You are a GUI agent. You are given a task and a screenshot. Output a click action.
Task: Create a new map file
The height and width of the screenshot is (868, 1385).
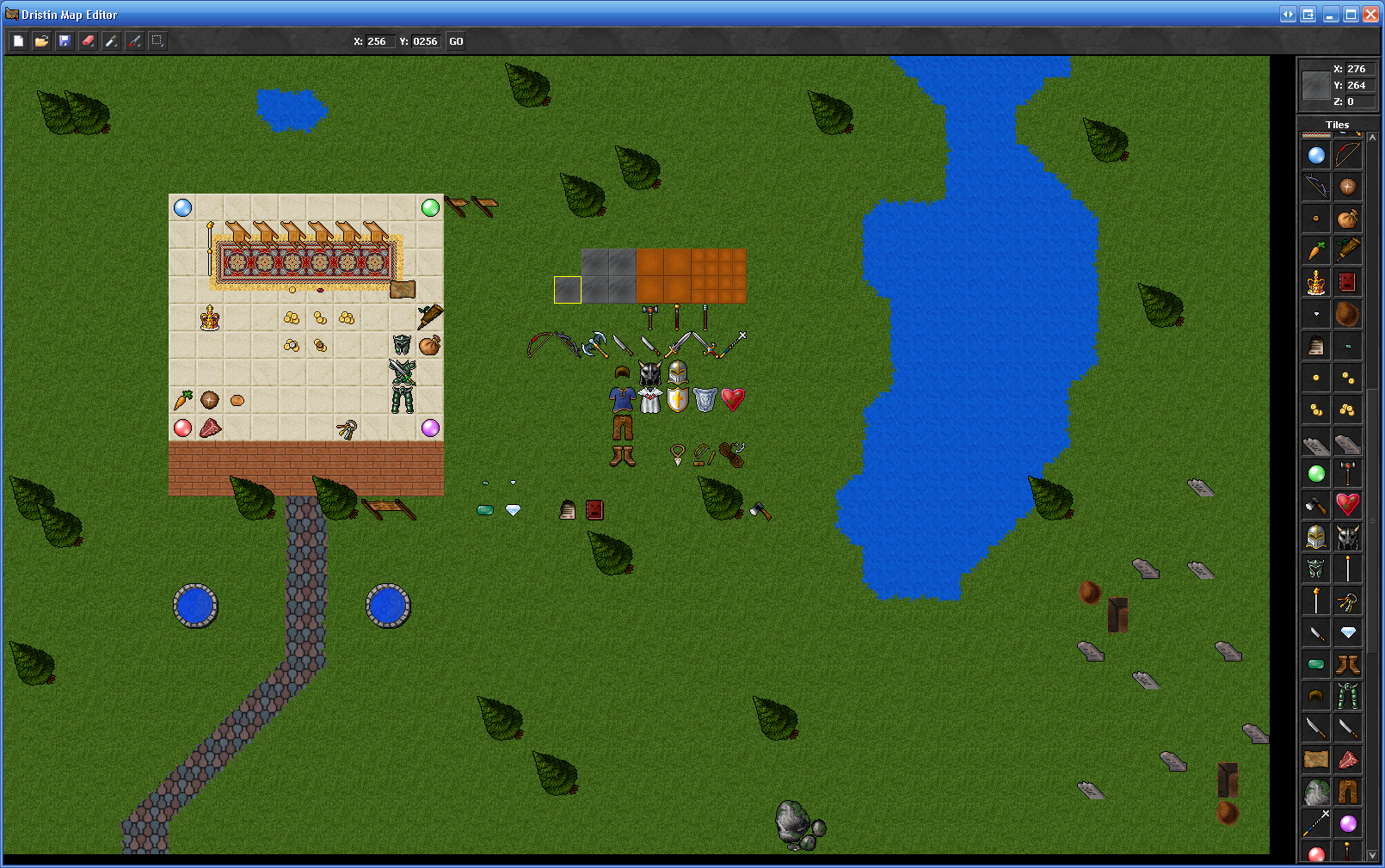(x=19, y=41)
